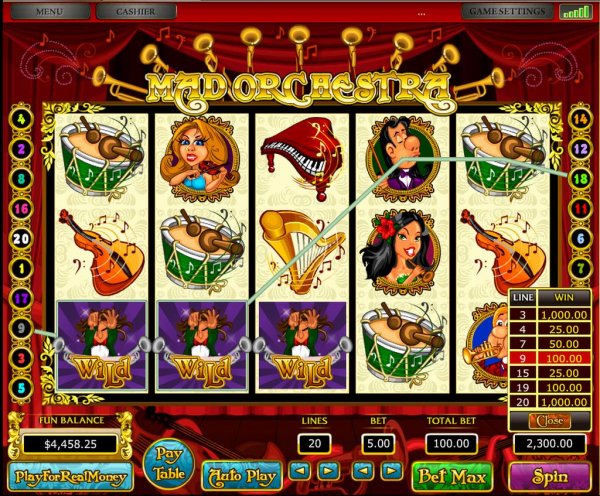600x496 pixels.
Task: Open the Cashier
Action: click(x=137, y=12)
